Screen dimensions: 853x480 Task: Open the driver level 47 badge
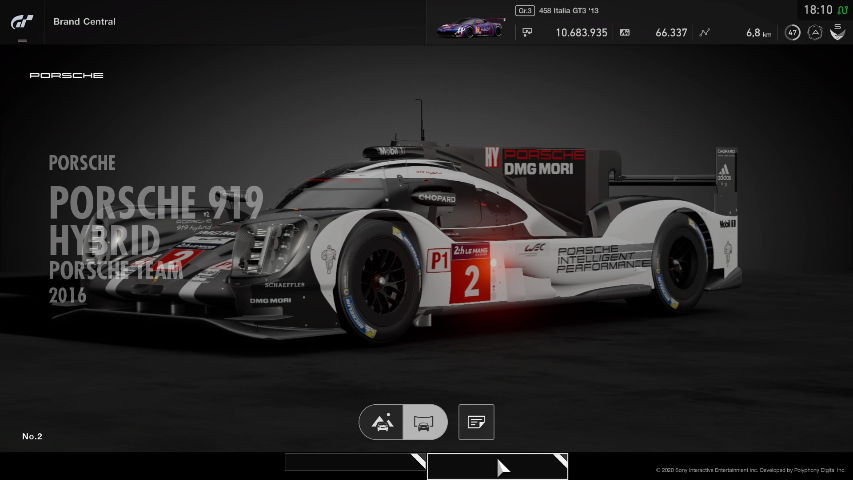tap(793, 32)
